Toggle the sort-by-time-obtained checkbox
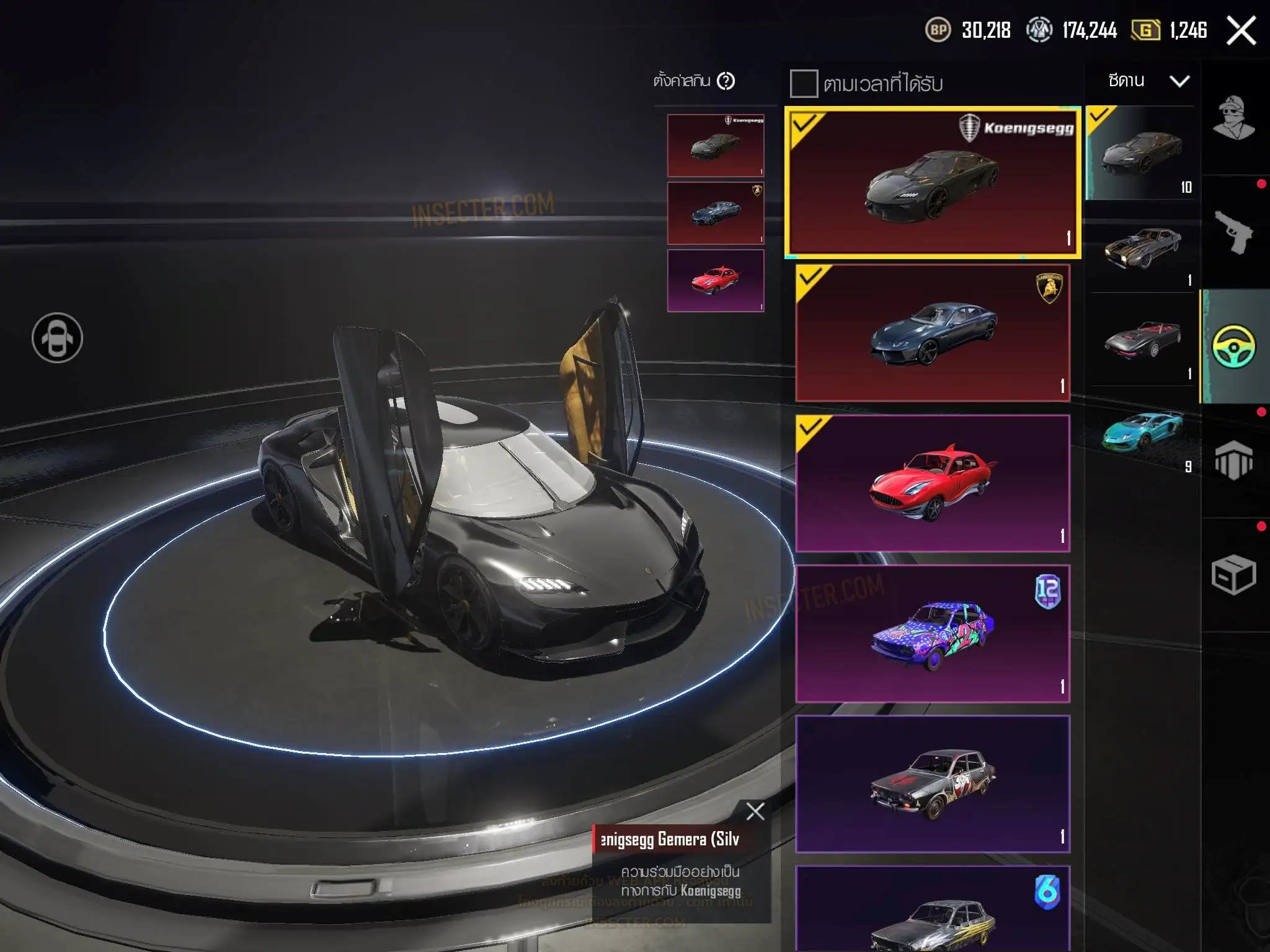1270x952 pixels. tap(803, 84)
